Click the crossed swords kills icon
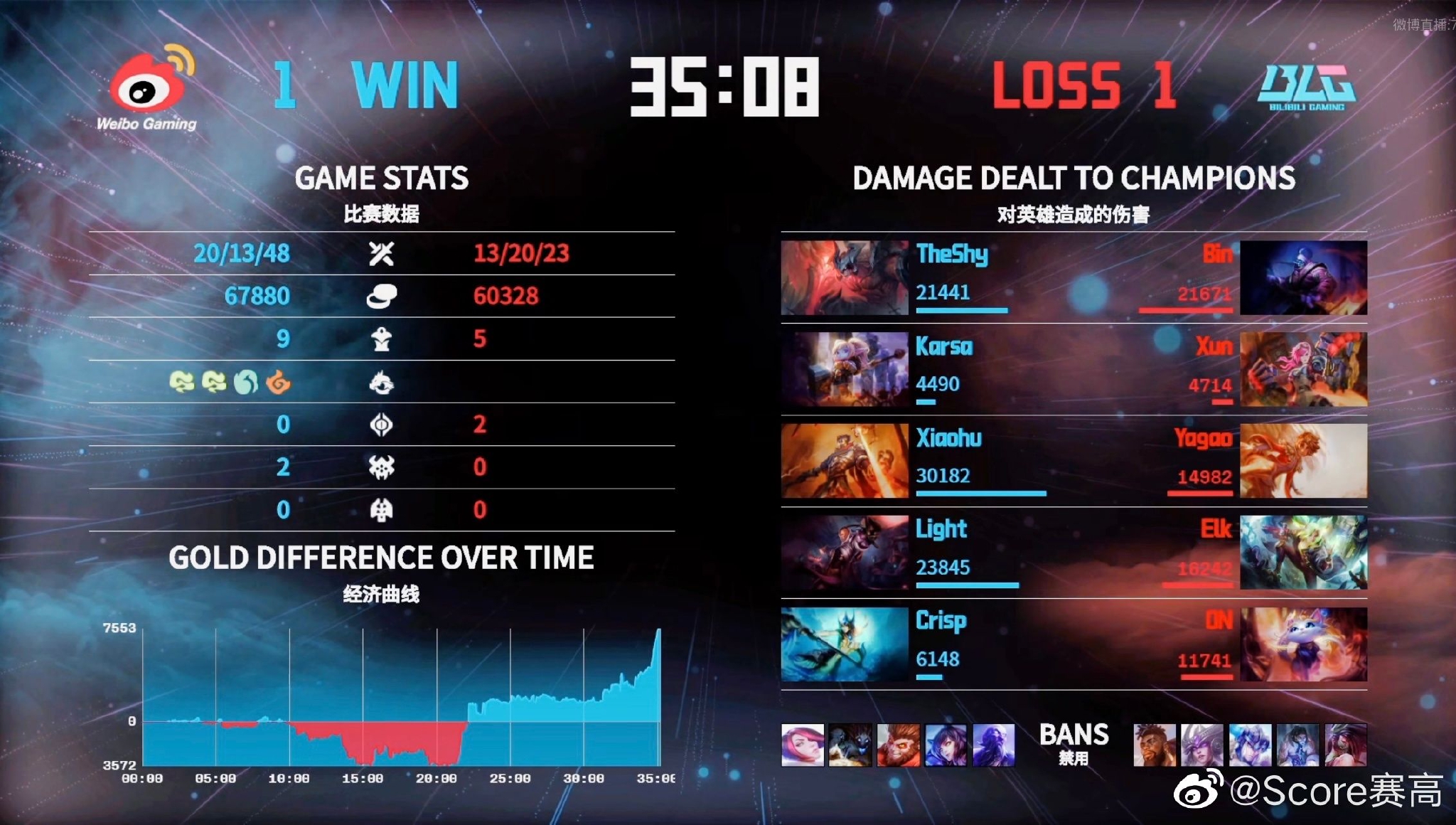Image resolution: width=1456 pixels, height=825 pixels. pyautogui.click(x=382, y=253)
